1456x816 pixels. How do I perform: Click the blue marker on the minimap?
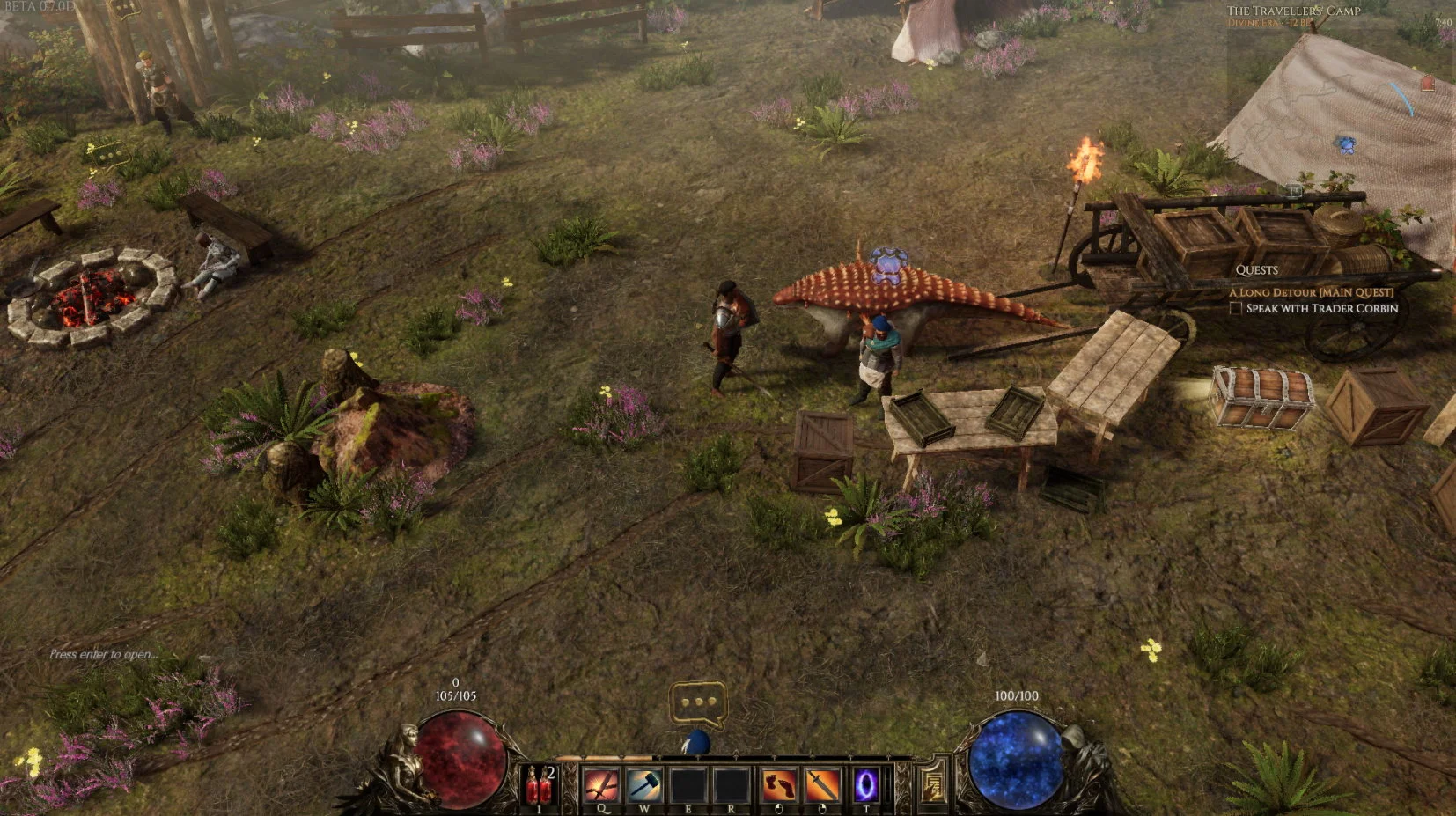pos(1344,143)
